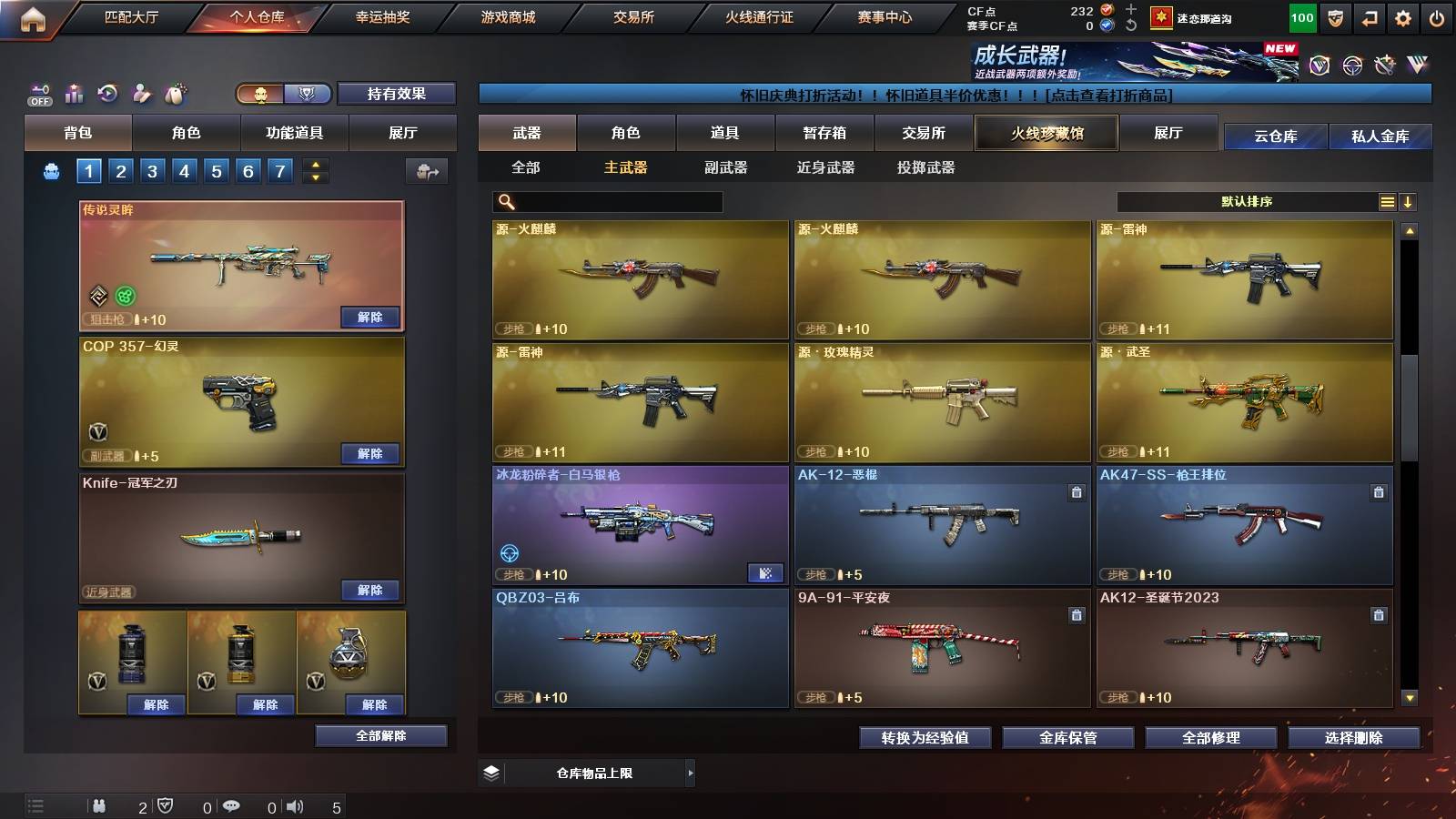Click the egg pet icon above the backpack tabs

point(176,93)
